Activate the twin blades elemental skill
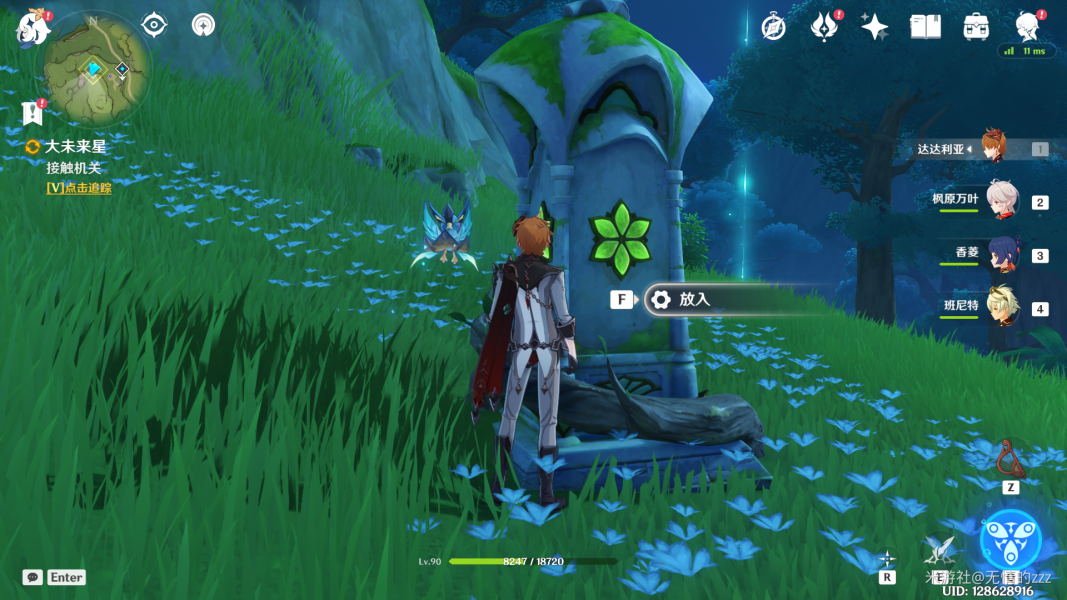Viewport: 1067px width, 600px height. [x=940, y=548]
